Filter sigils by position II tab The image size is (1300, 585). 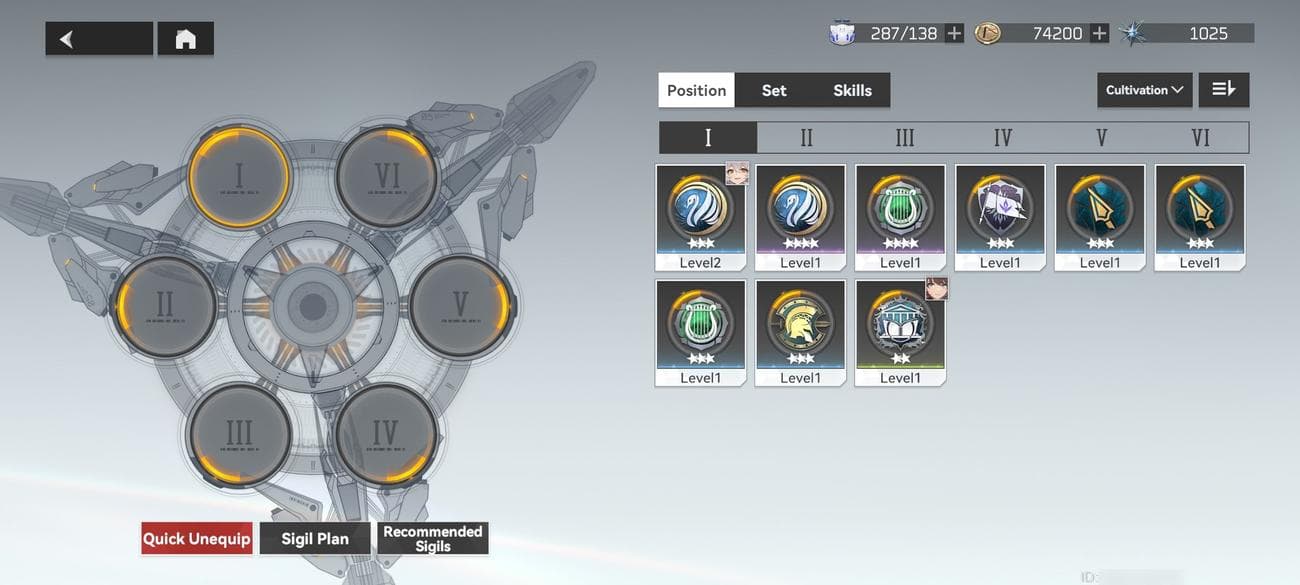(x=806, y=137)
